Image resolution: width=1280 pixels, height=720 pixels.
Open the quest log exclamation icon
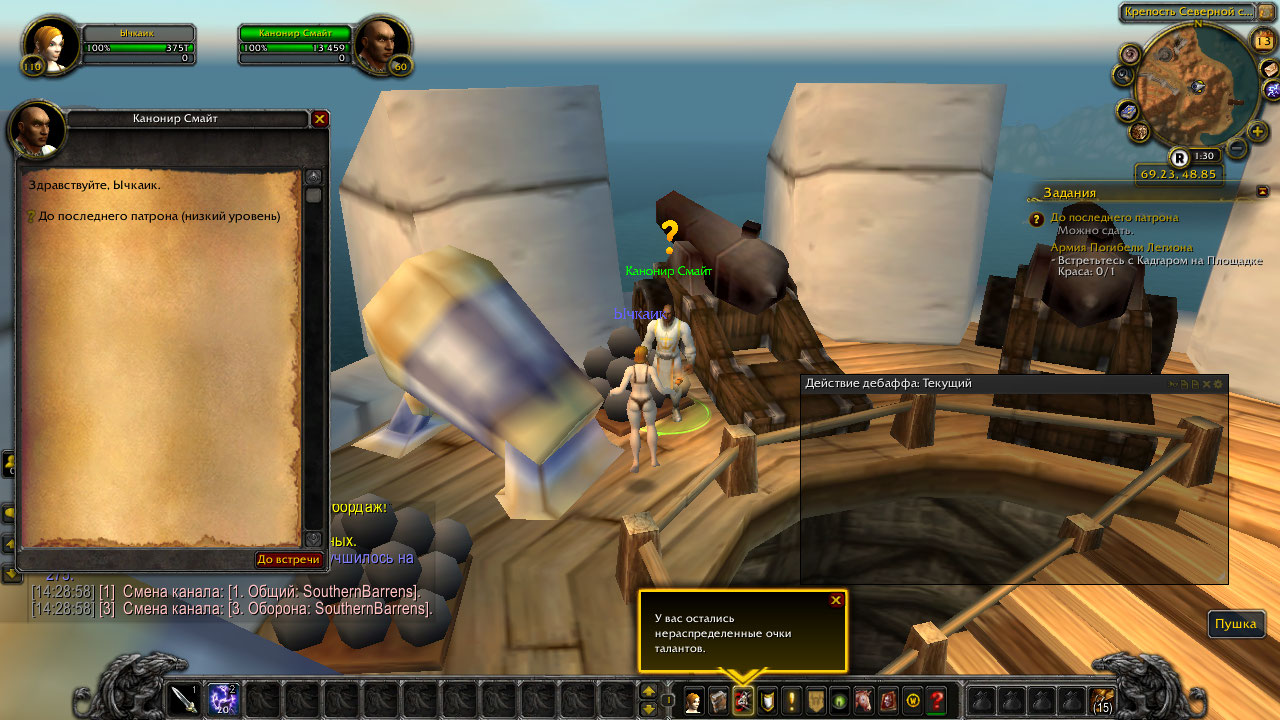tap(792, 701)
